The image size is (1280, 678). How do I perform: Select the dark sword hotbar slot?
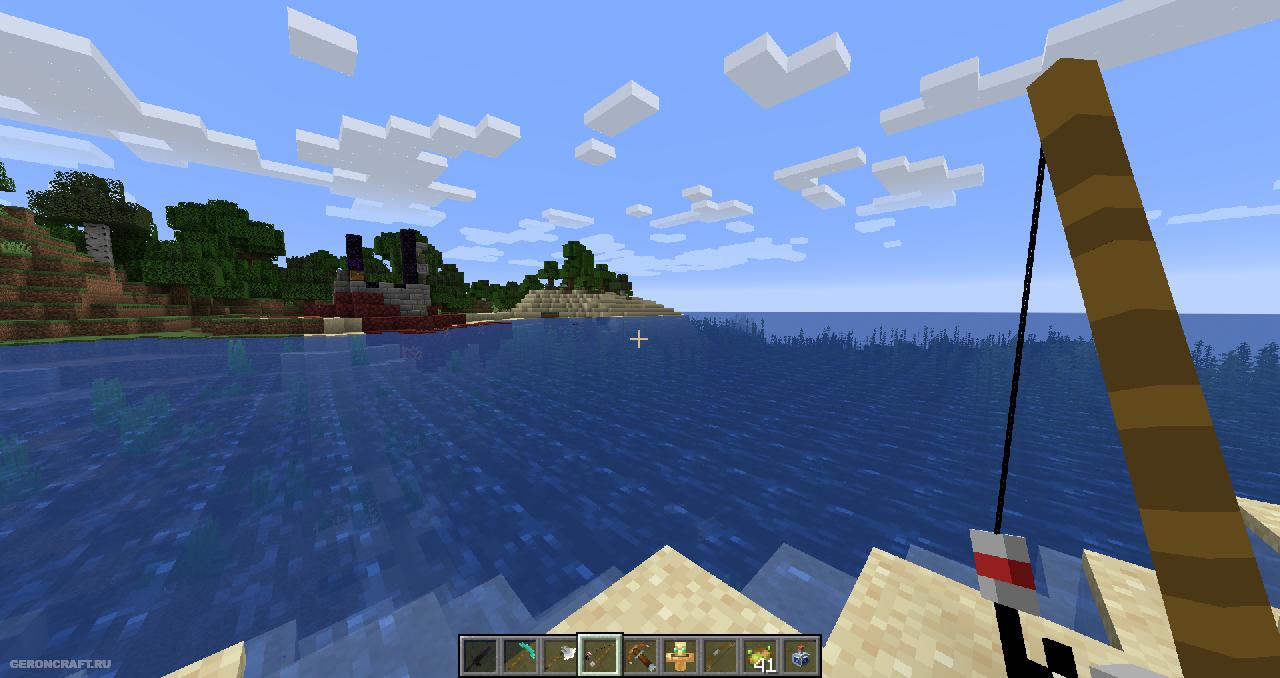tap(480, 656)
